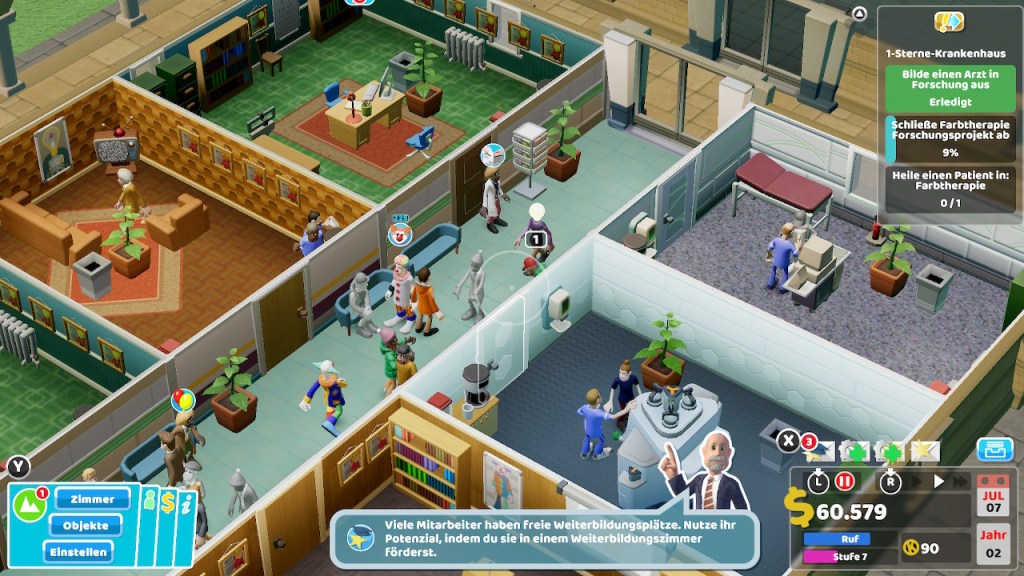Set game speed to fast forward
Viewport: 1024px width, 576px height.
(x=962, y=481)
